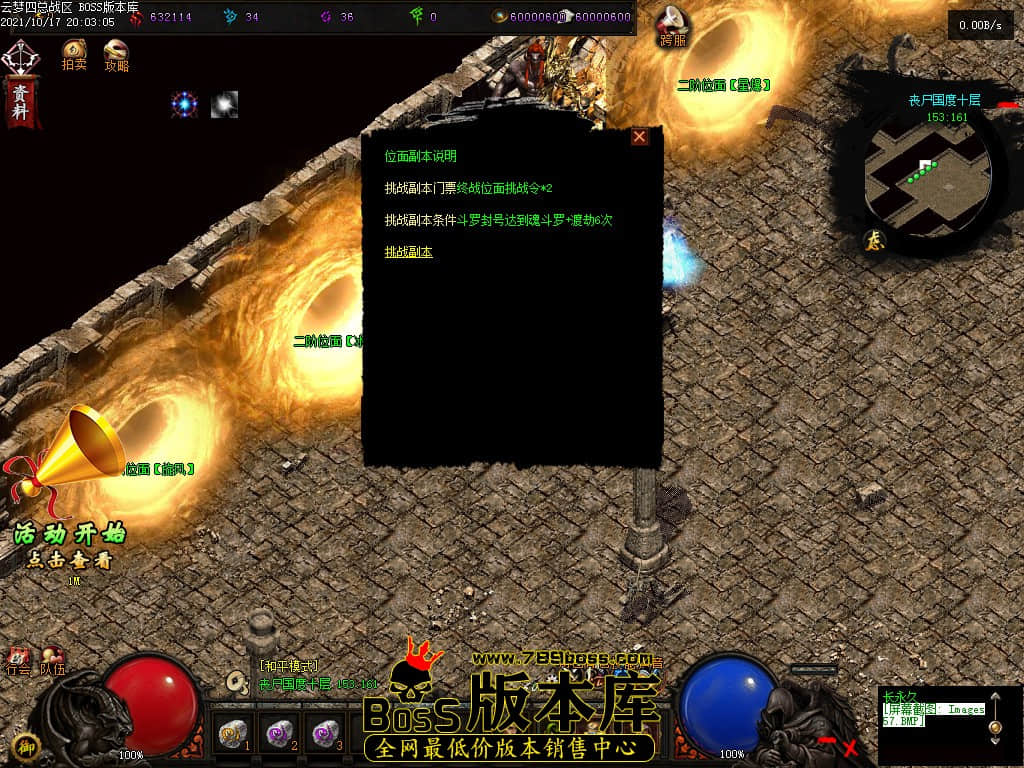1024x768 pixels.
Task: Open the 行会 guild icon
Action: (18, 660)
